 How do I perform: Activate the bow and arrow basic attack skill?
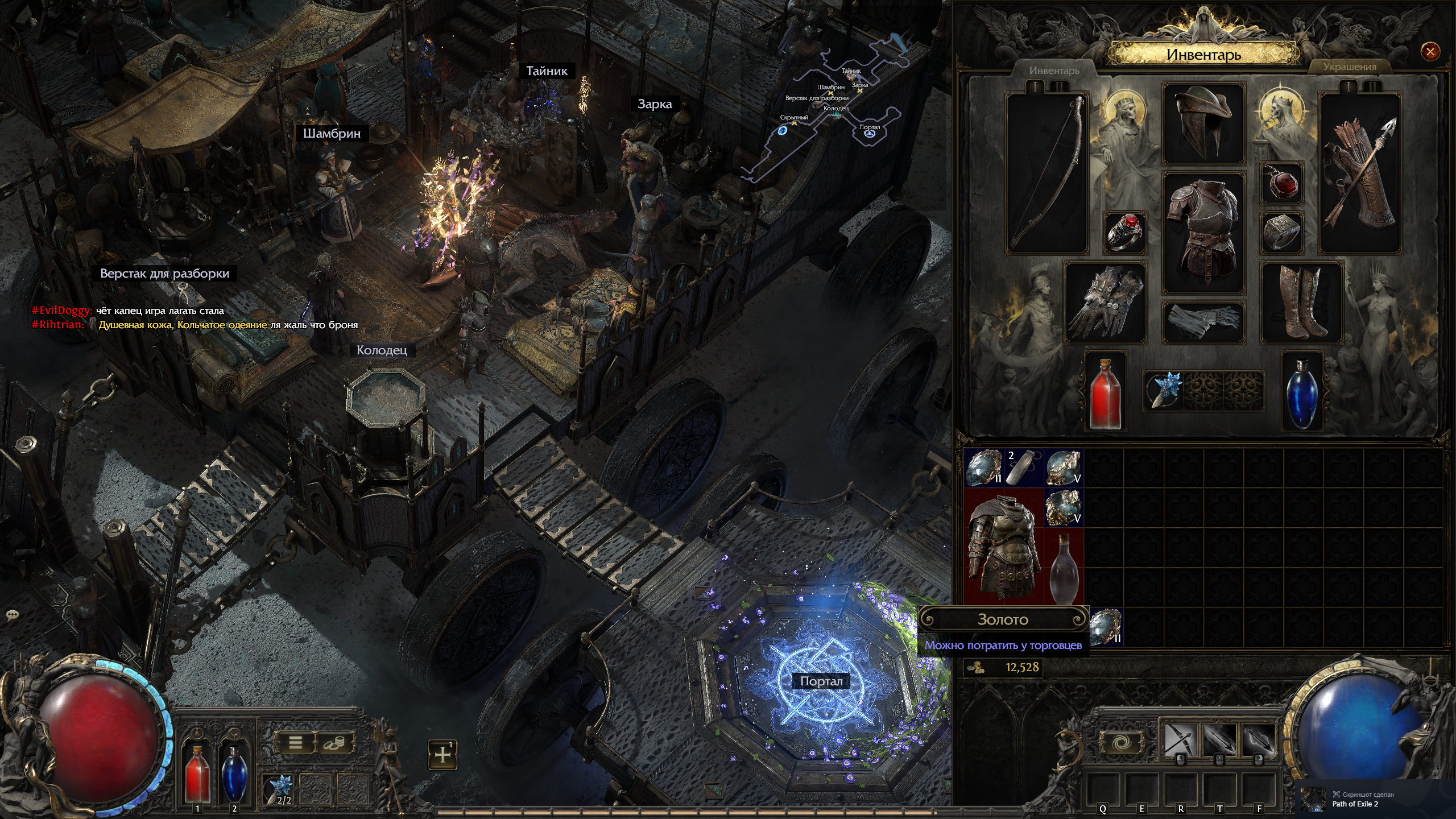1180,740
